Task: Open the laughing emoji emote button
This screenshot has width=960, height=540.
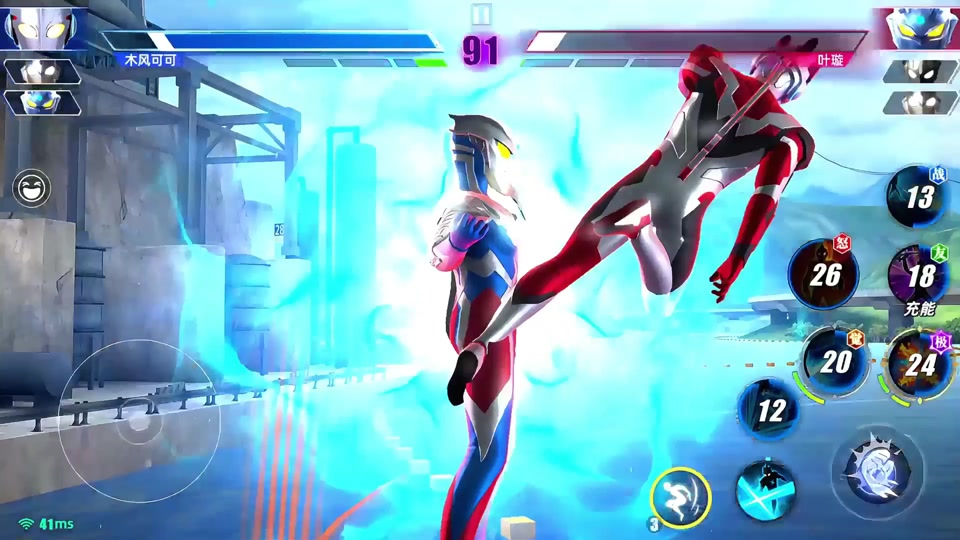Action: coord(32,188)
